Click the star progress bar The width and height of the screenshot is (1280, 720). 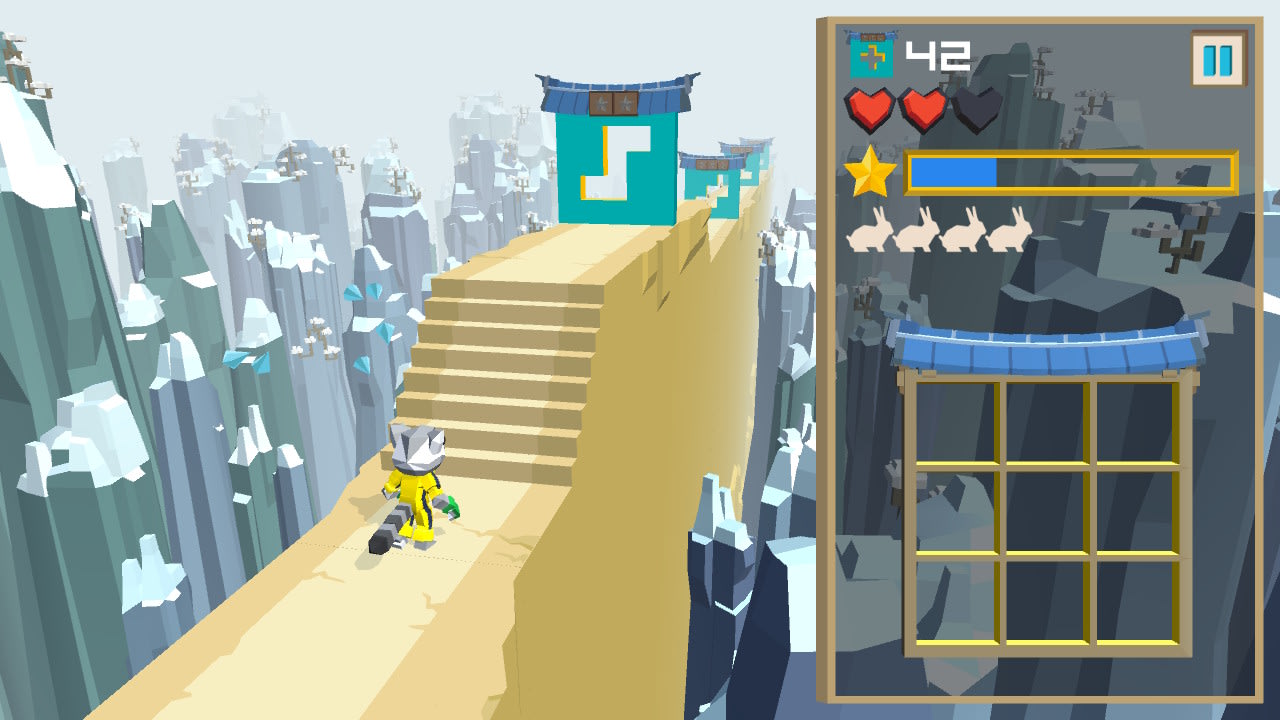click(x=1070, y=172)
